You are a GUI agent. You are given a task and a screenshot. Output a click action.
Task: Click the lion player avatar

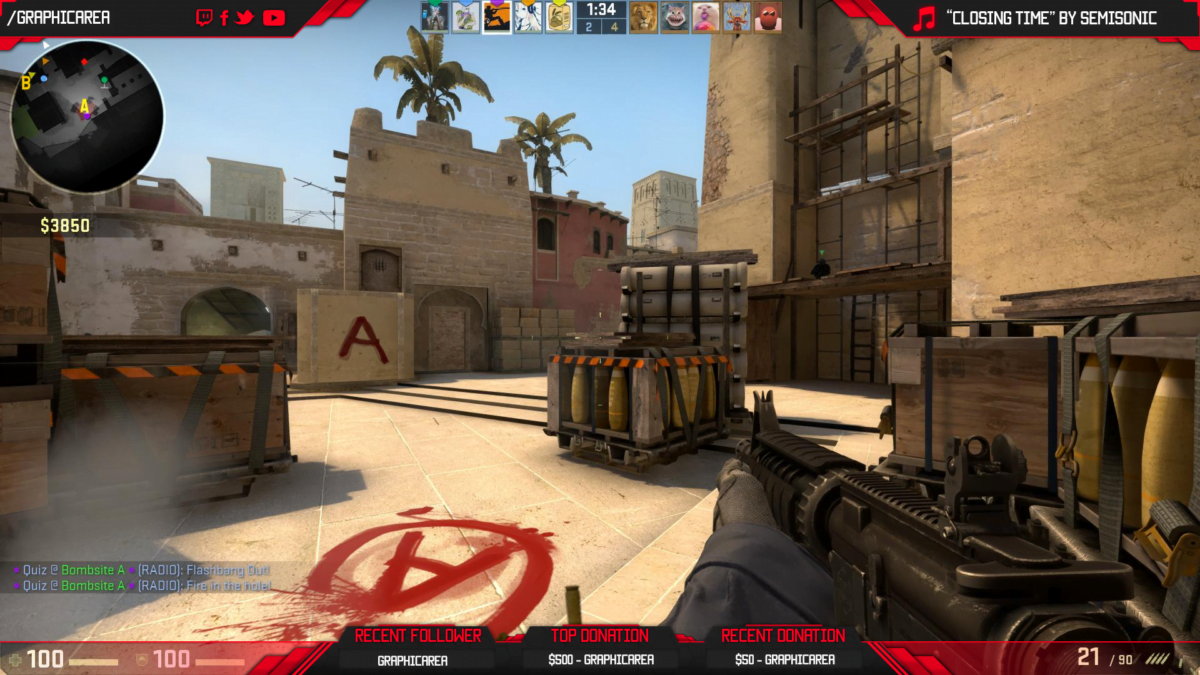(x=643, y=17)
